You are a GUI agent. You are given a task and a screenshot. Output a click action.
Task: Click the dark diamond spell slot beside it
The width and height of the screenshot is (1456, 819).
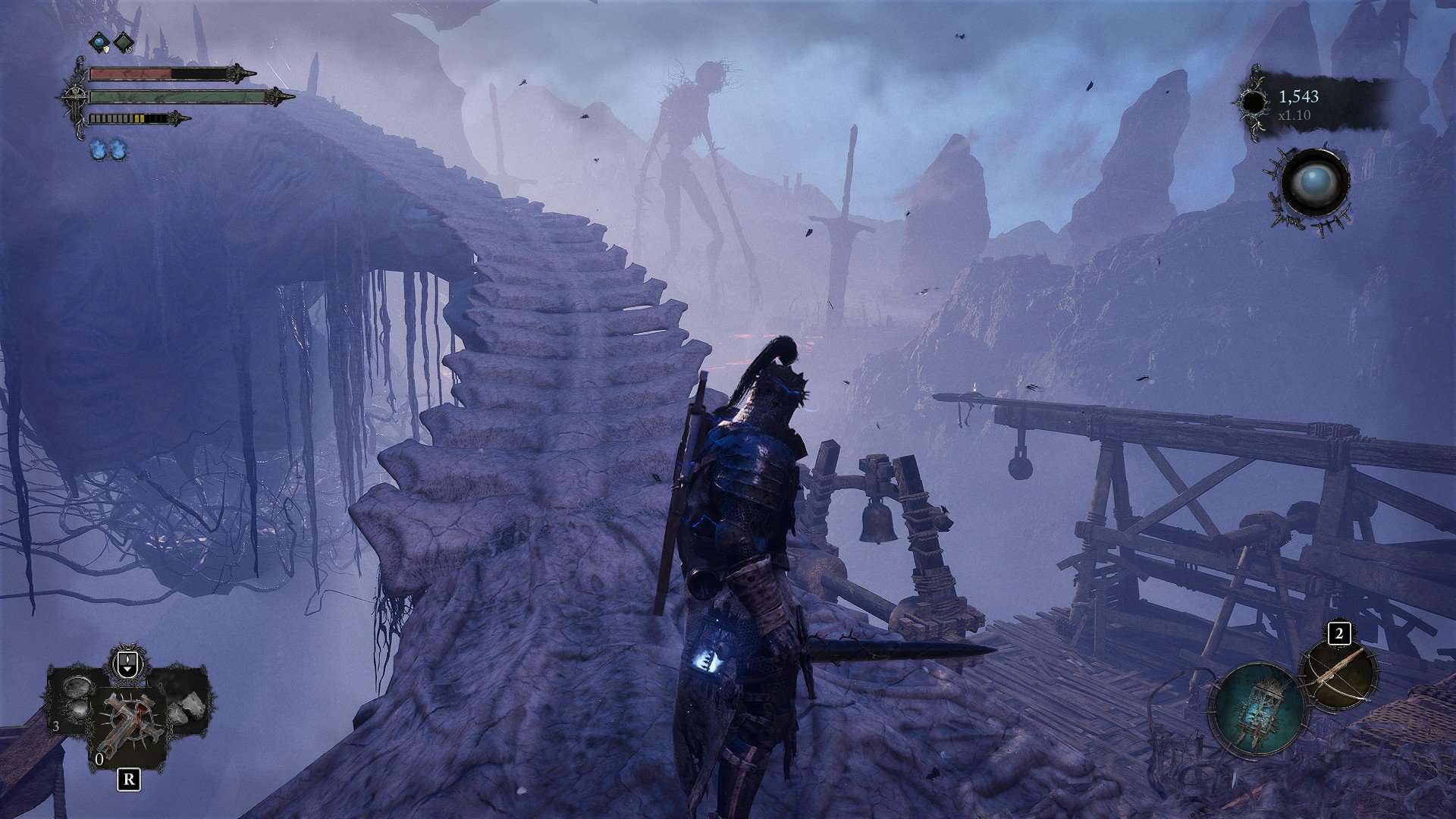(123, 42)
